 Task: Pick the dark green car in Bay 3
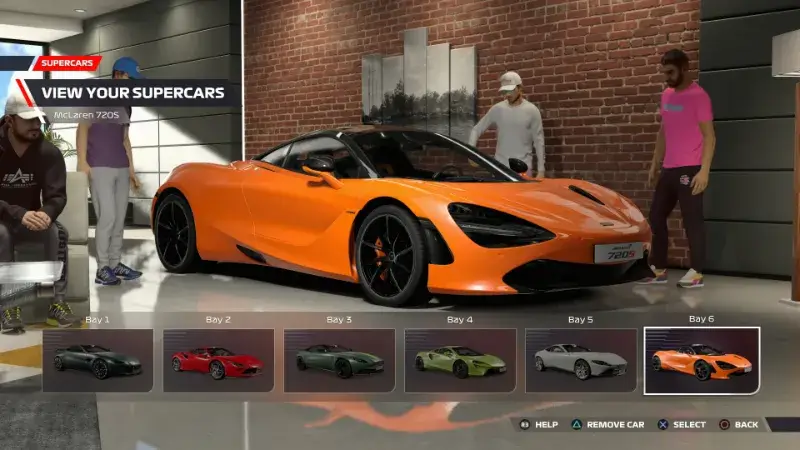click(339, 360)
